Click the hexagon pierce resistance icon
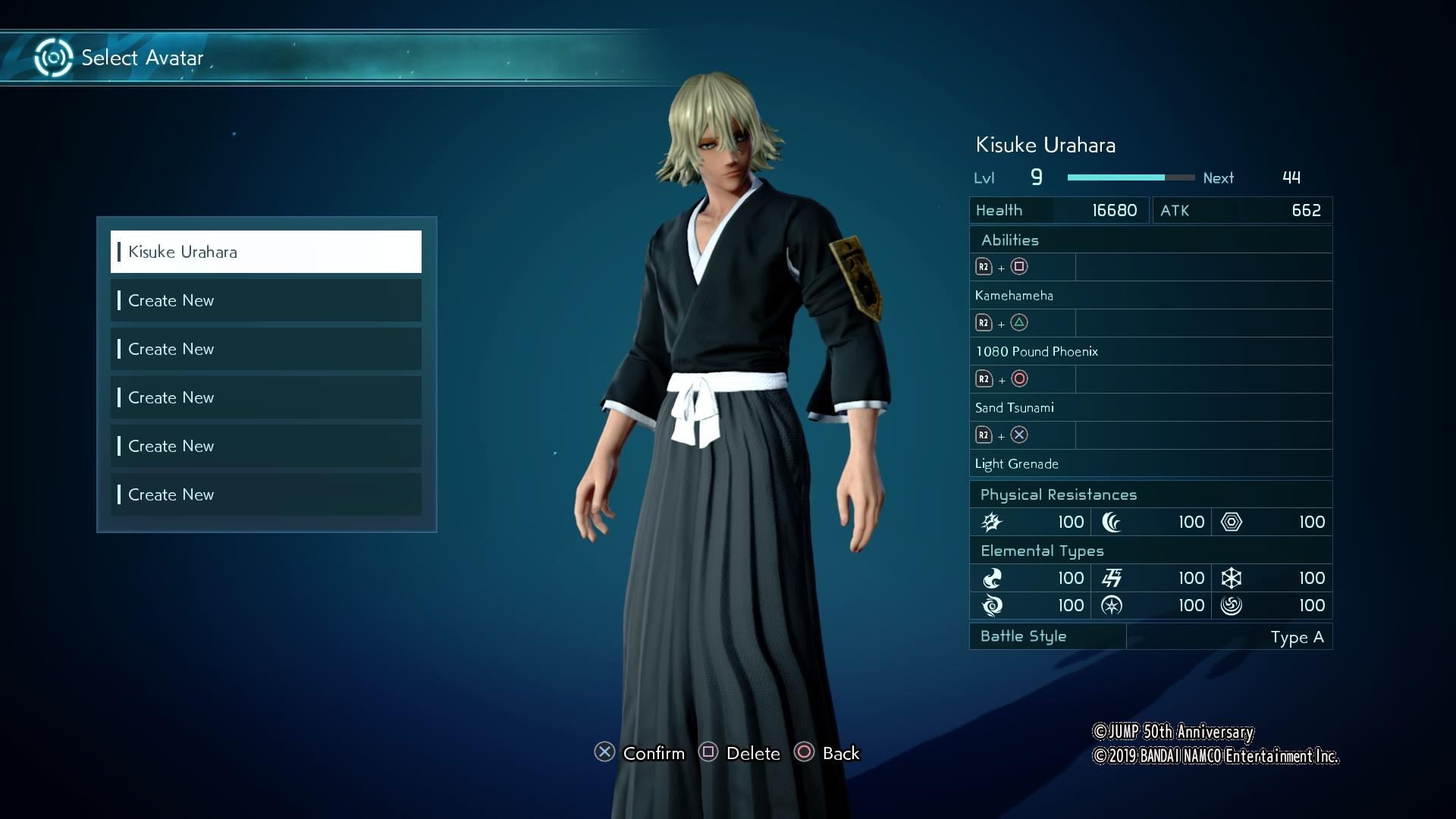This screenshot has width=1456, height=819. 1232,522
